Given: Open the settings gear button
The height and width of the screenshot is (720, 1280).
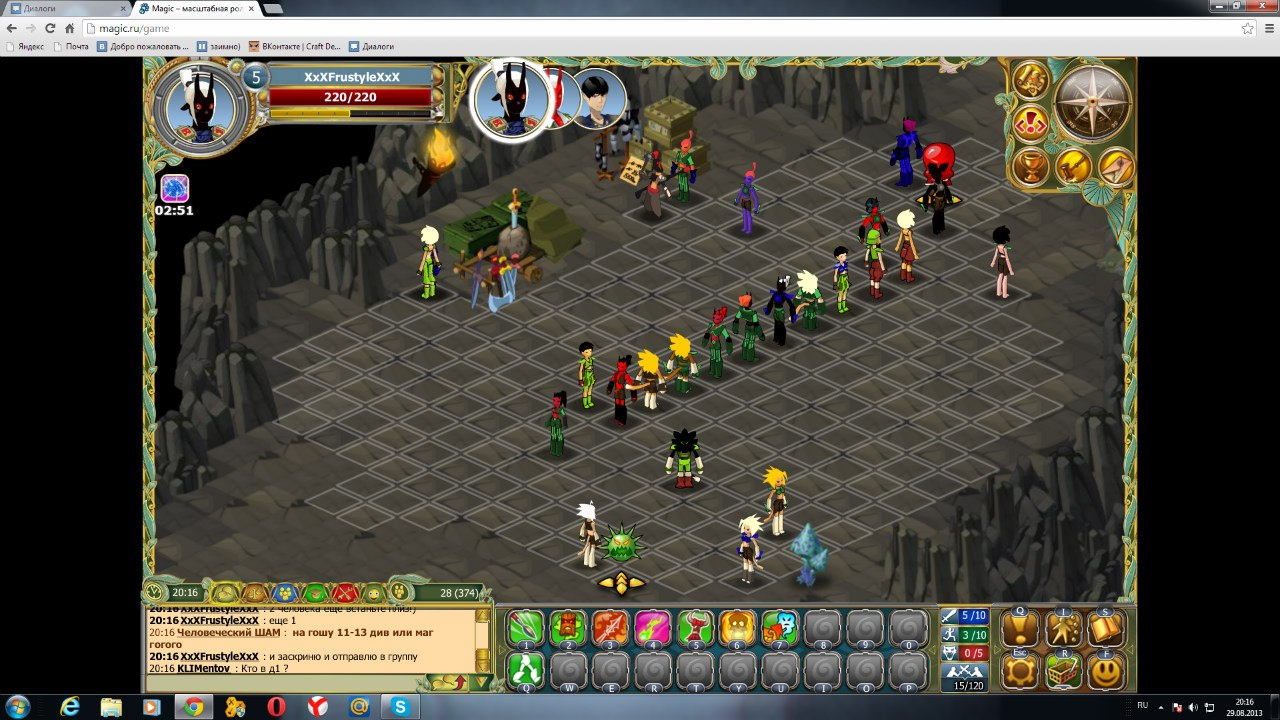Looking at the screenshot, I should [x=1020, y=672].
